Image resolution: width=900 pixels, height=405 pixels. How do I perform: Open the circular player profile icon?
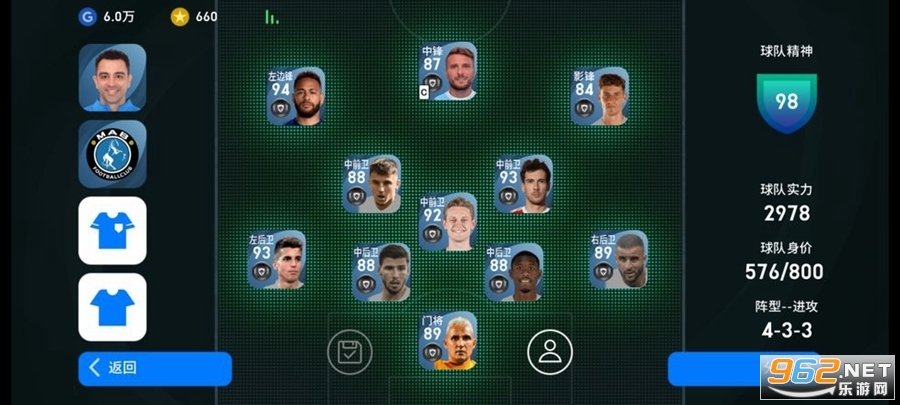pyautogui.click(x=549, y=351)
